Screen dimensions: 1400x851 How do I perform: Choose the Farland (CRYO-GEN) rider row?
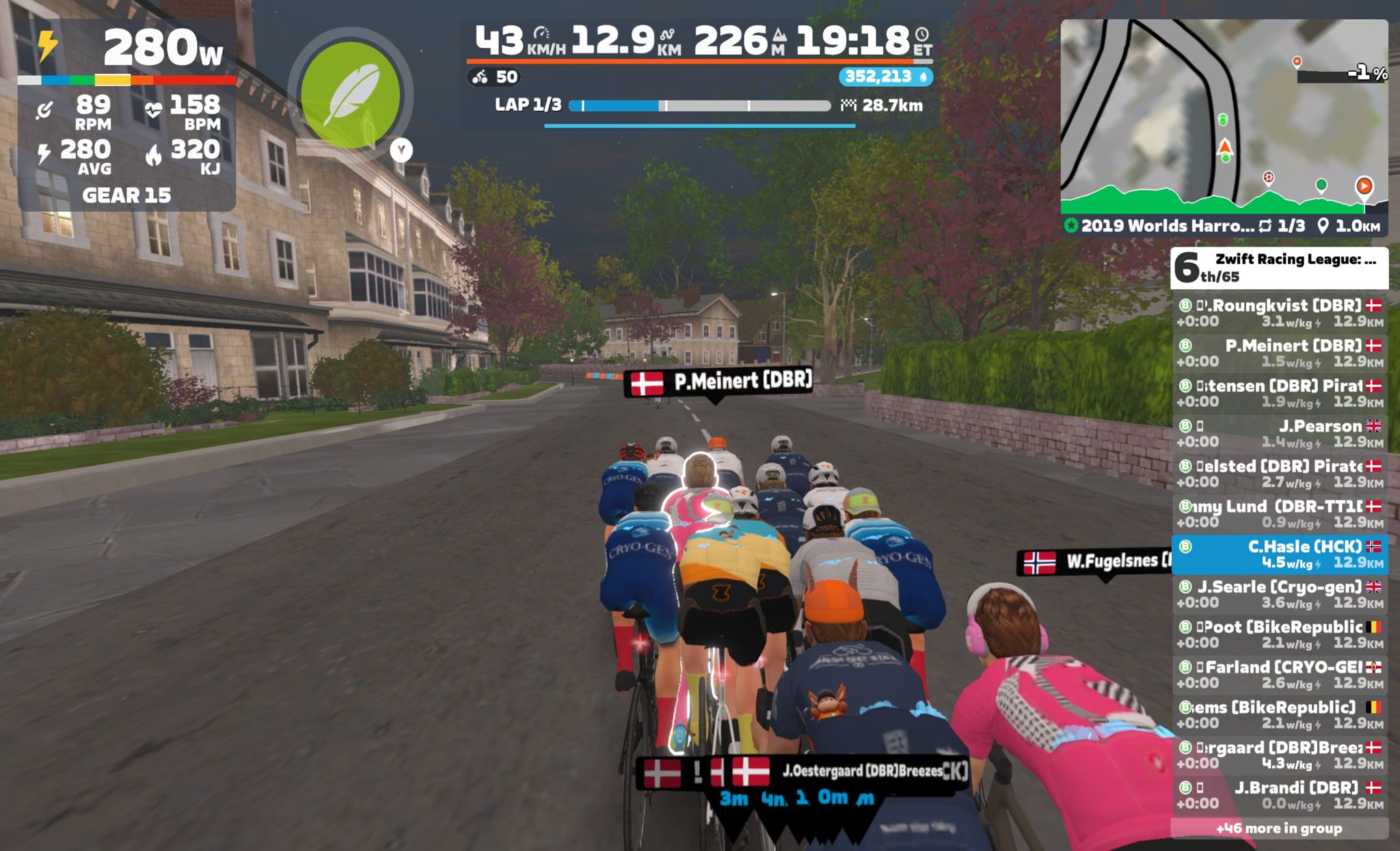click(x=1279, y=675)
